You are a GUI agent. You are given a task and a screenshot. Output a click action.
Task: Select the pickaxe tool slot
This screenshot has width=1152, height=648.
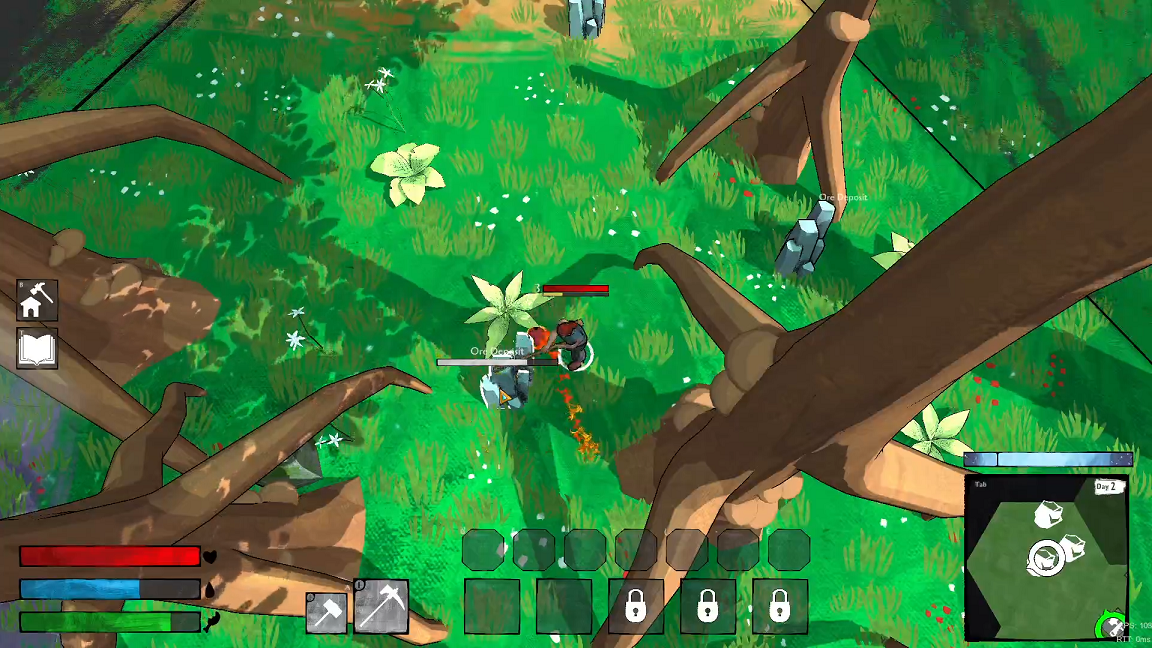pyautogui.click(x=381, y=607)
